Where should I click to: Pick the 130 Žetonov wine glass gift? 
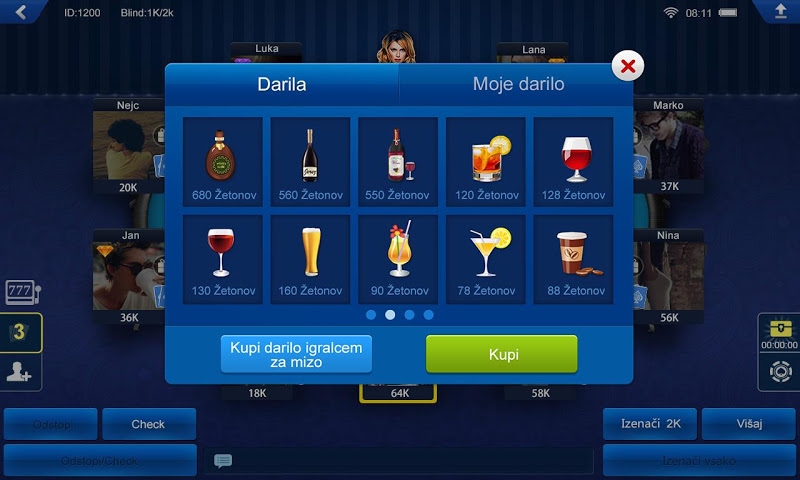click(x=223, y=259)
